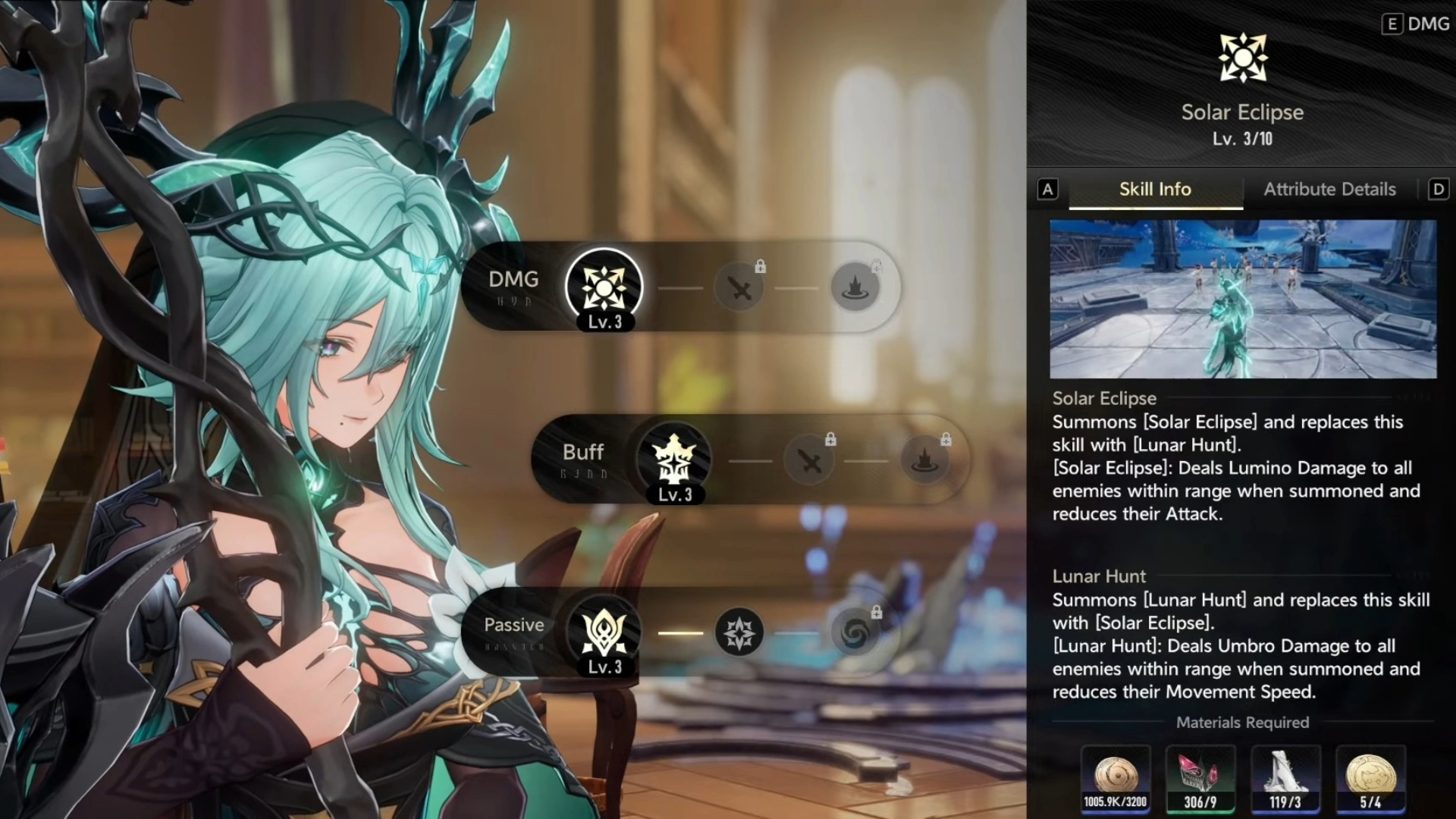The width and height of the screenshot is (1456, 819).
Task: Click the locked swirl node in the Passive row
Action: [x=854, y=631]
